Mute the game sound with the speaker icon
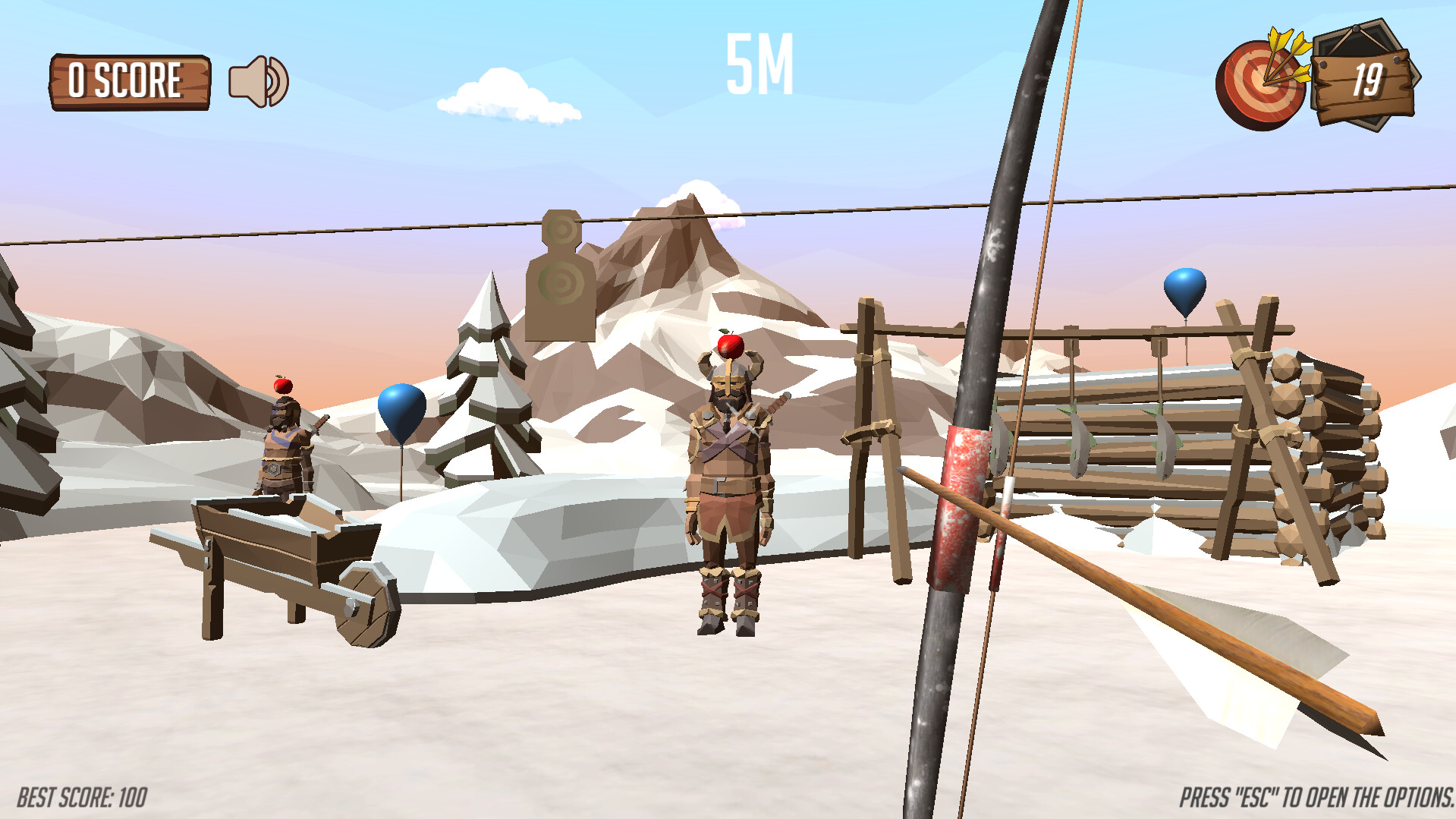The width and height of the screenshot is (1456, 819). [256, 82]
